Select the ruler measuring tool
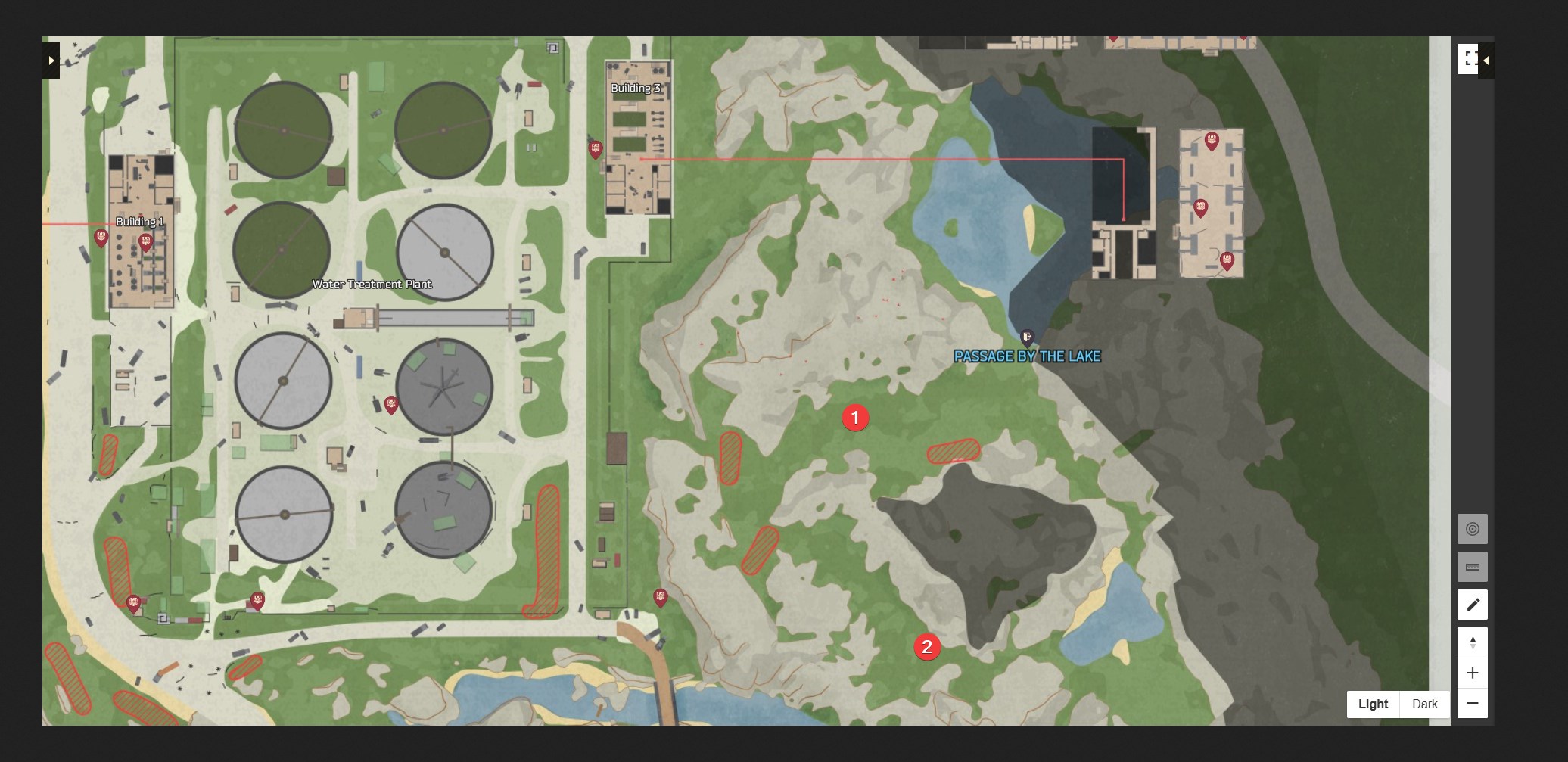Image resolution: width=1568 pixels, height=762 pixels. click(x=1472, y=567)
